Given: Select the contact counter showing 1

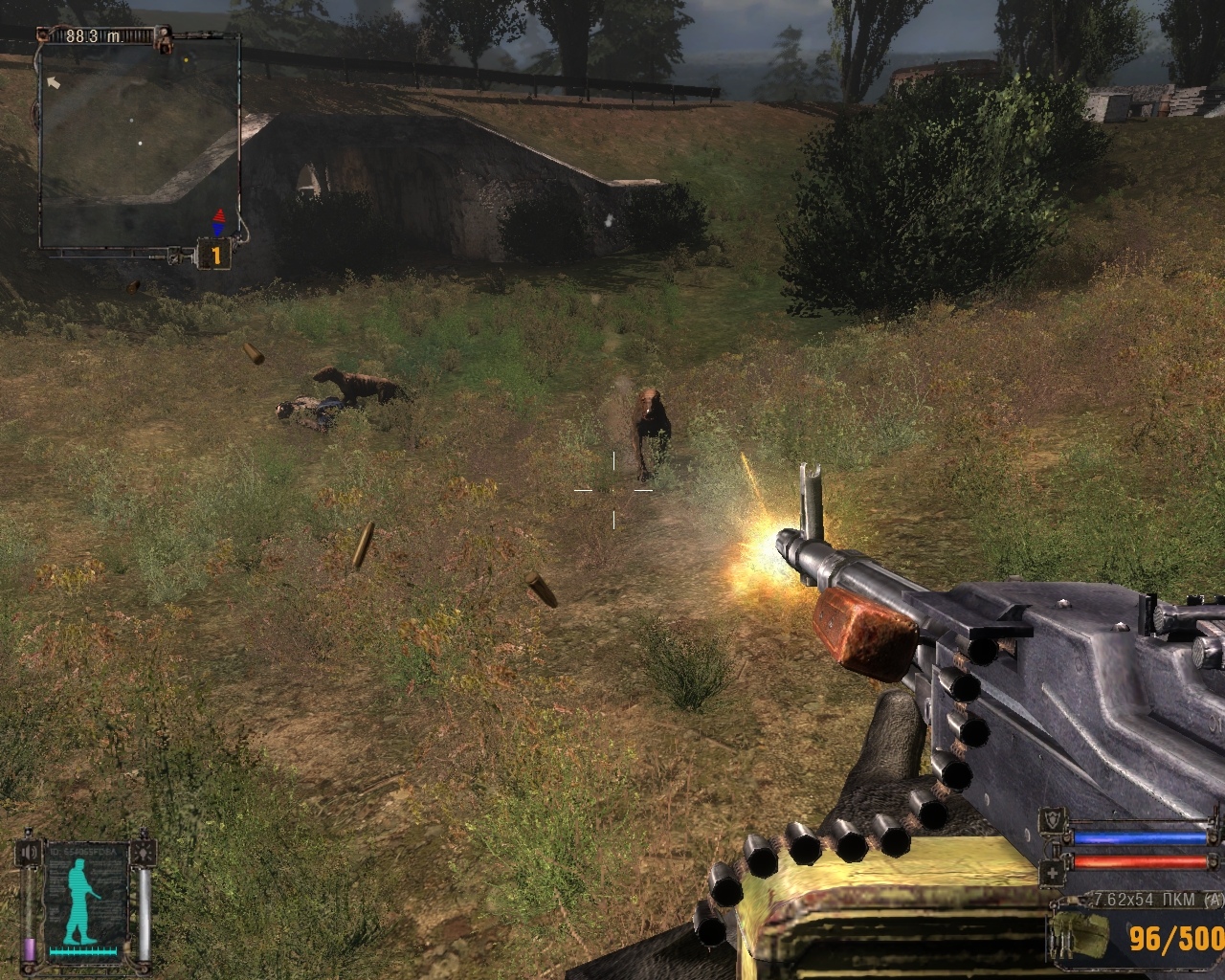Looking at the screenshot, I should [x=216, y=256].
